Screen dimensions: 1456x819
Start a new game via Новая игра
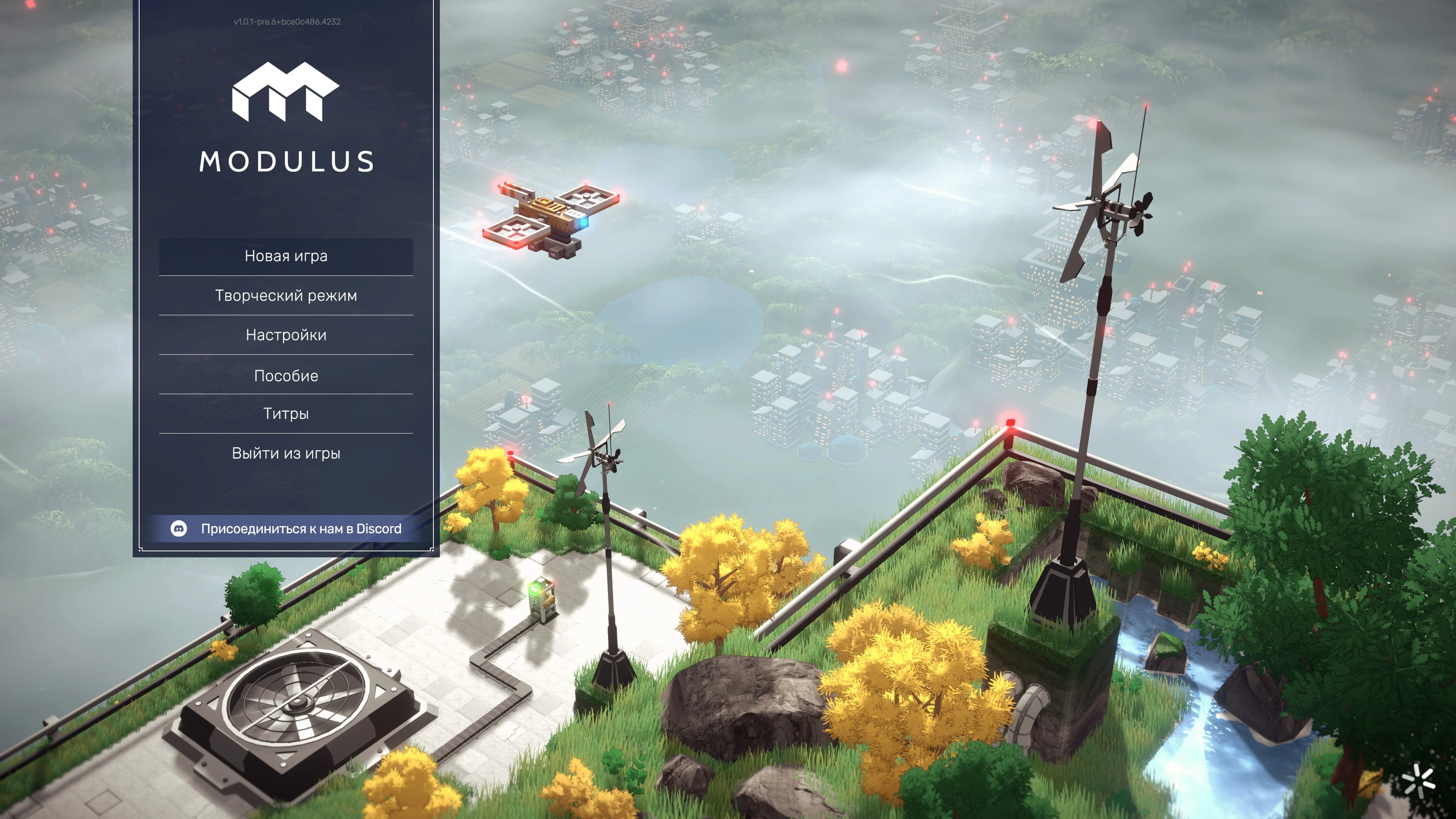[286, 256]
